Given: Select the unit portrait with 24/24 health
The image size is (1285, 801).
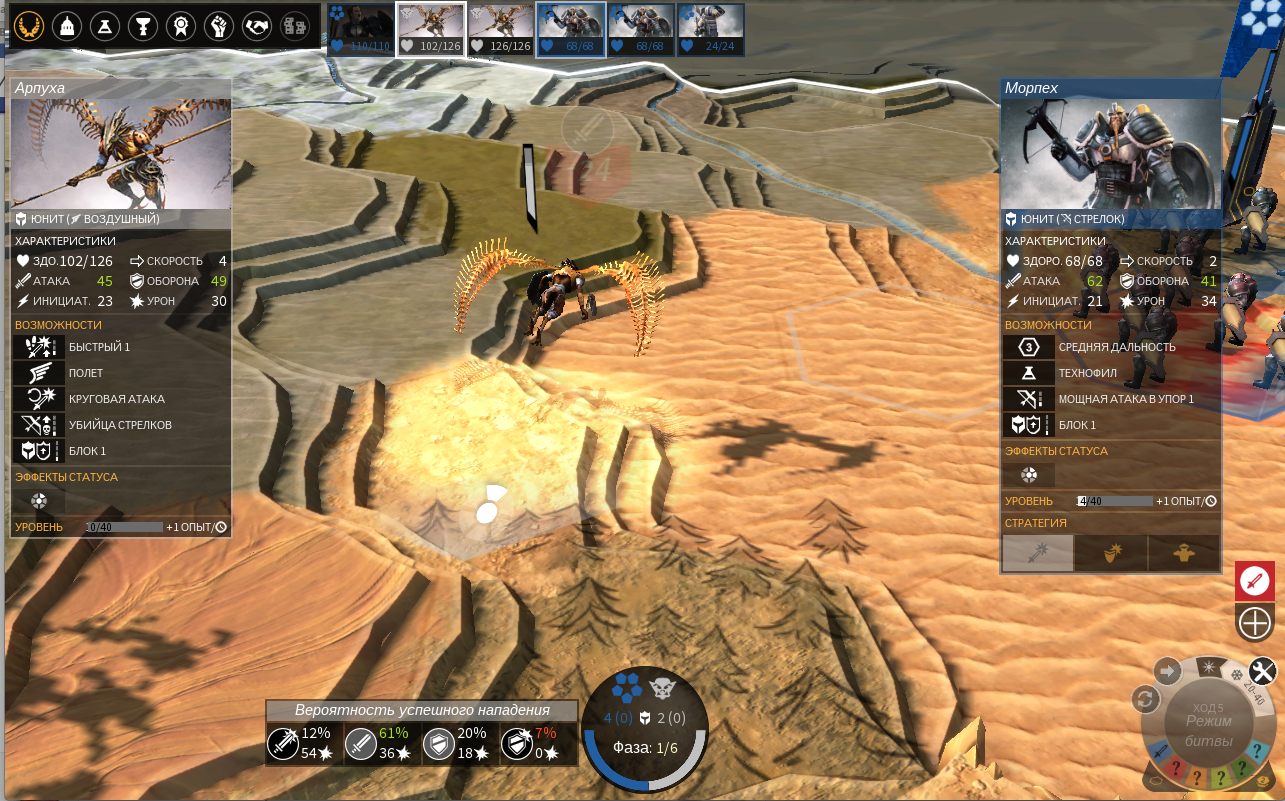Looking at the screenshot, I should pyautogui.click(x=711, y=29).
